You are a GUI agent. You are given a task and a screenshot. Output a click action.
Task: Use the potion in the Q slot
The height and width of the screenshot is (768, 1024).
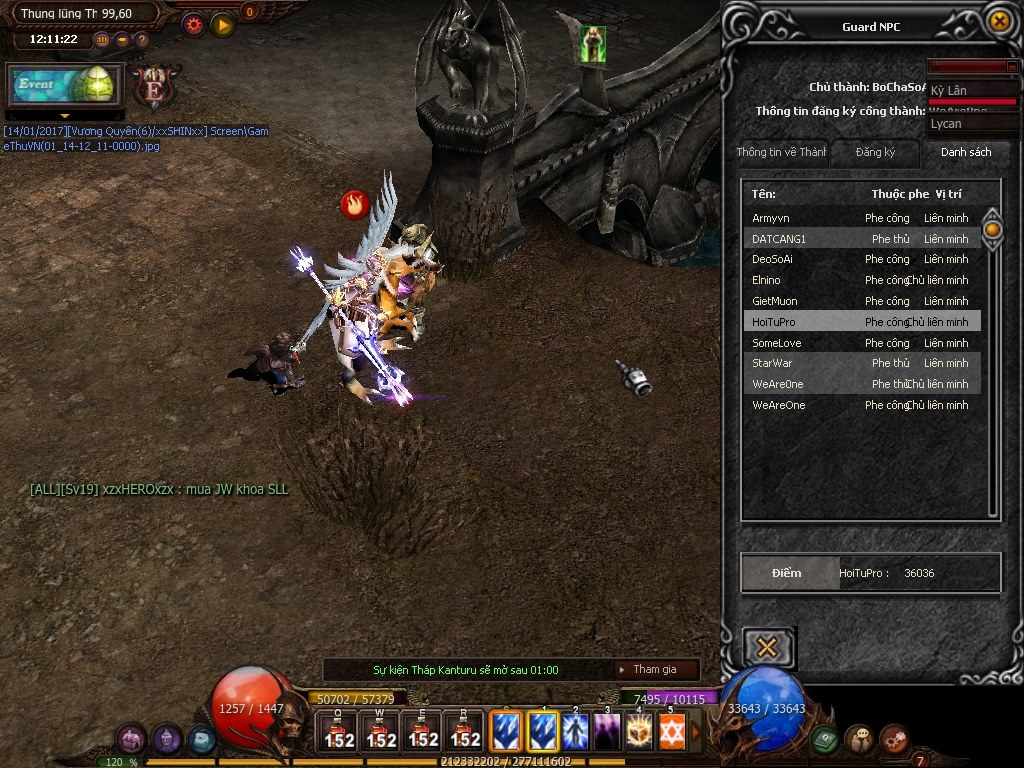[x=339, y=732]
